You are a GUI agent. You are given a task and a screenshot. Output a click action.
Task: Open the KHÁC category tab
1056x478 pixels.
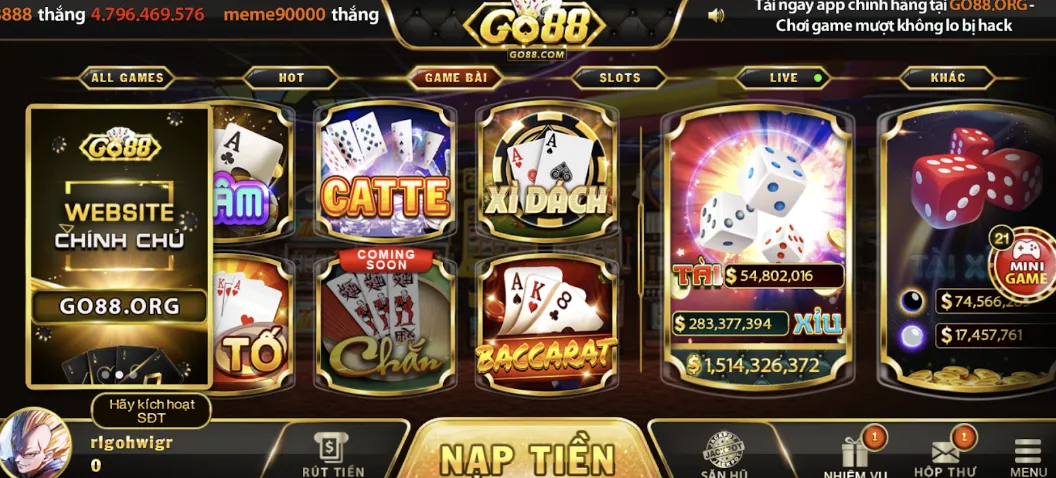(x=947, y=78)
